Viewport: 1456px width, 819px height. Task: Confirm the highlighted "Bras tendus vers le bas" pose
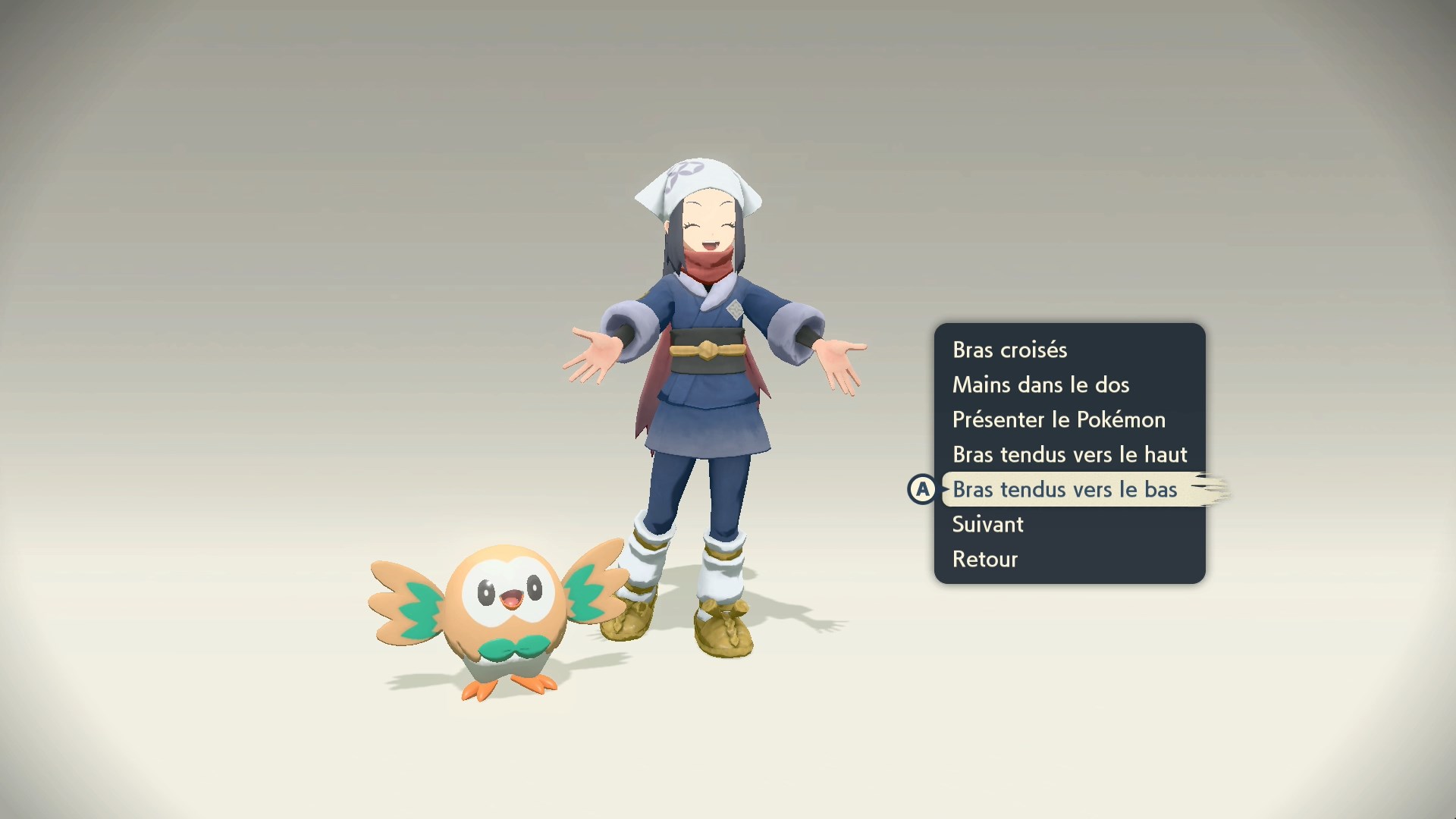(x=1065, y=489)
